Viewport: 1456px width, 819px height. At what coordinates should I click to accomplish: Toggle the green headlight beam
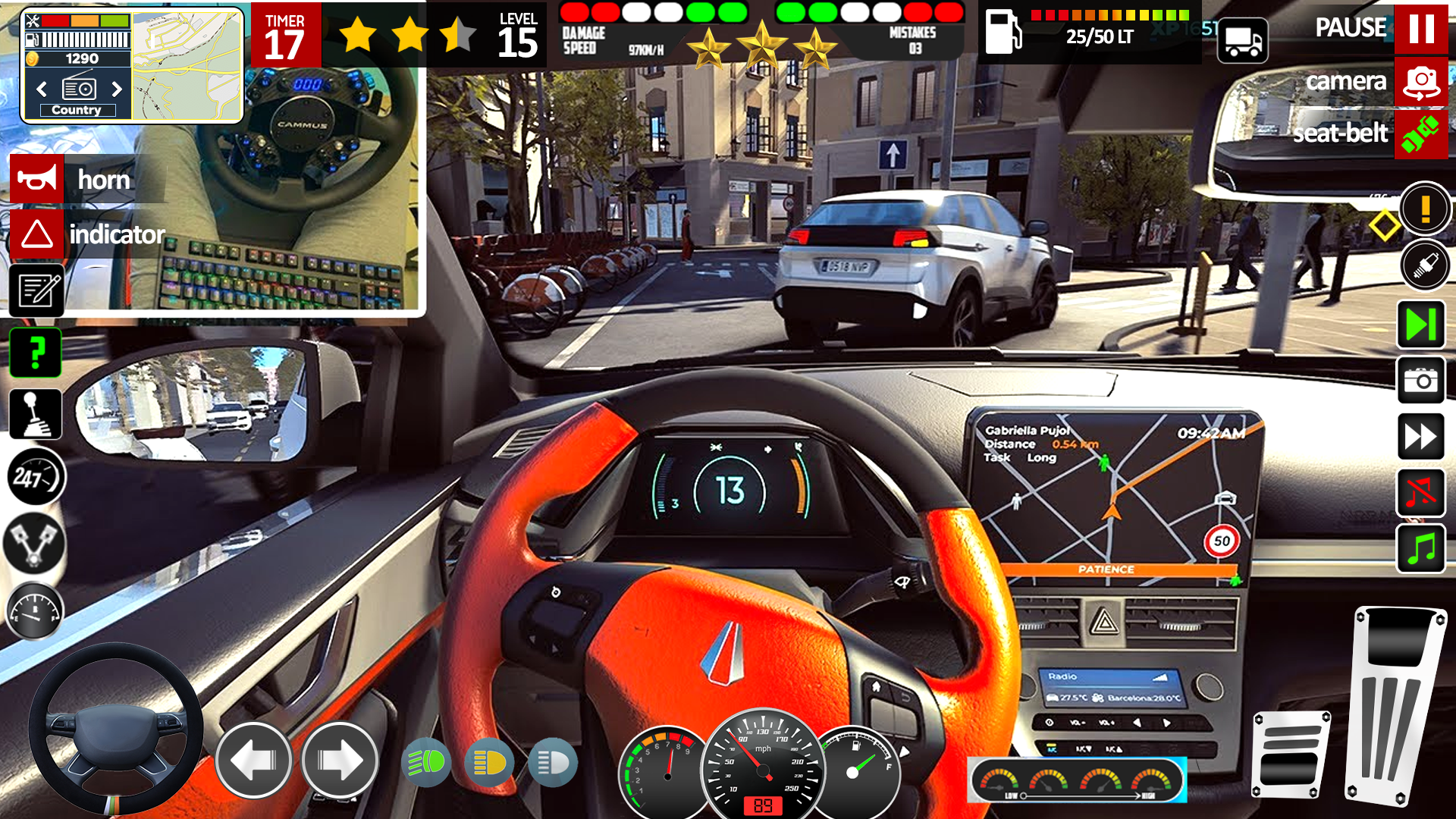pyautogui.click(x=426, y=763)
